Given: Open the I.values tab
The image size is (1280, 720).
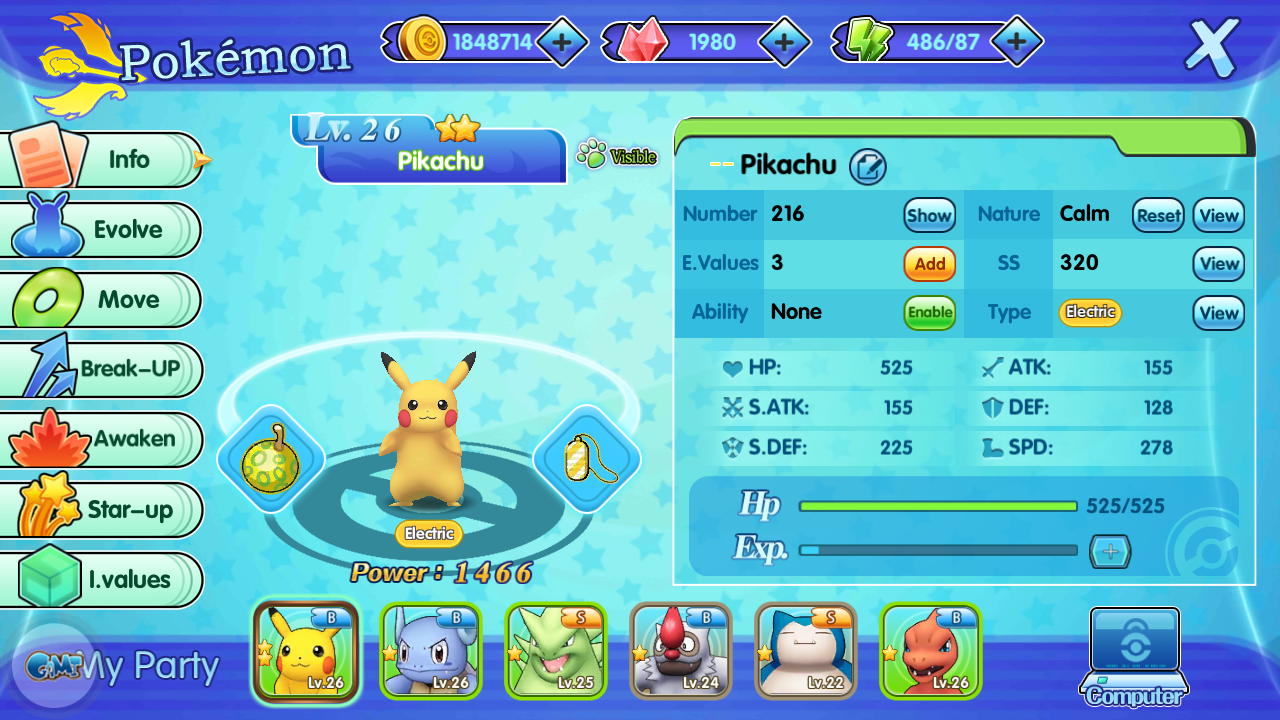Looking at the screenshot, I should click(x=104, y=580).
